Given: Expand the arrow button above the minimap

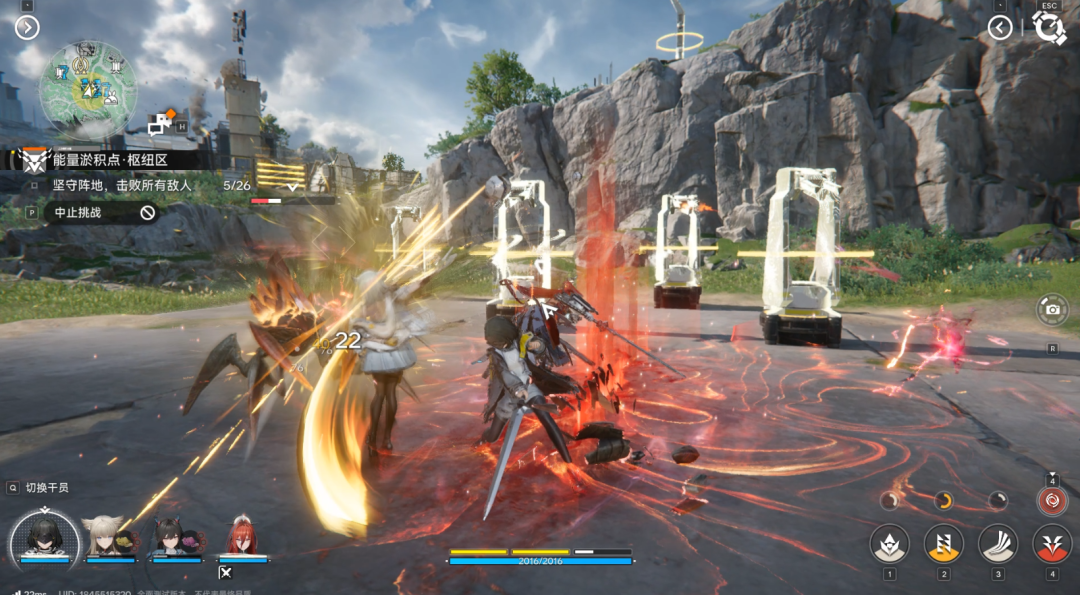Looking at the screenshot, I should point(27,27).
